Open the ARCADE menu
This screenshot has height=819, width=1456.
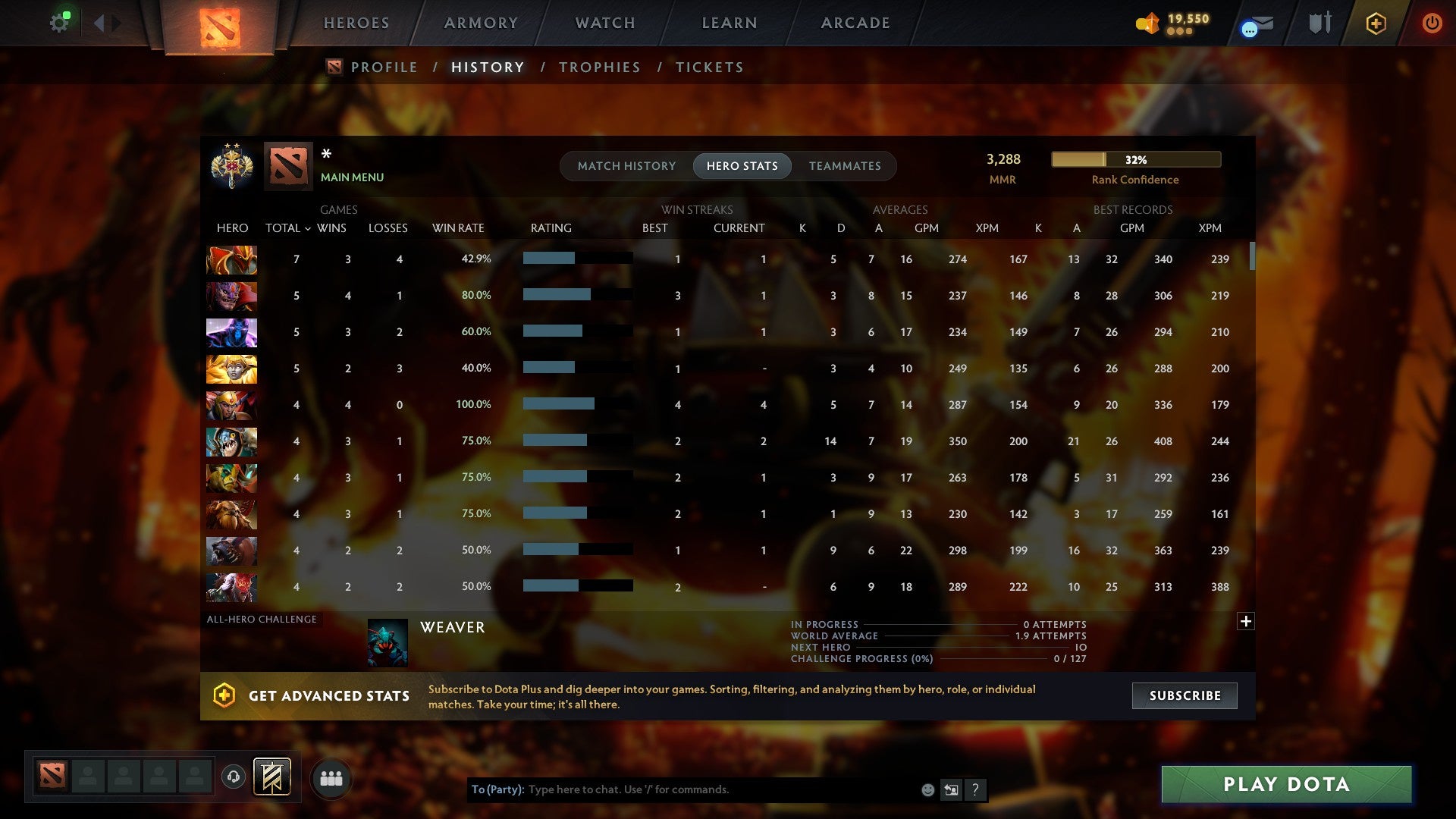(x=855, y=23)
